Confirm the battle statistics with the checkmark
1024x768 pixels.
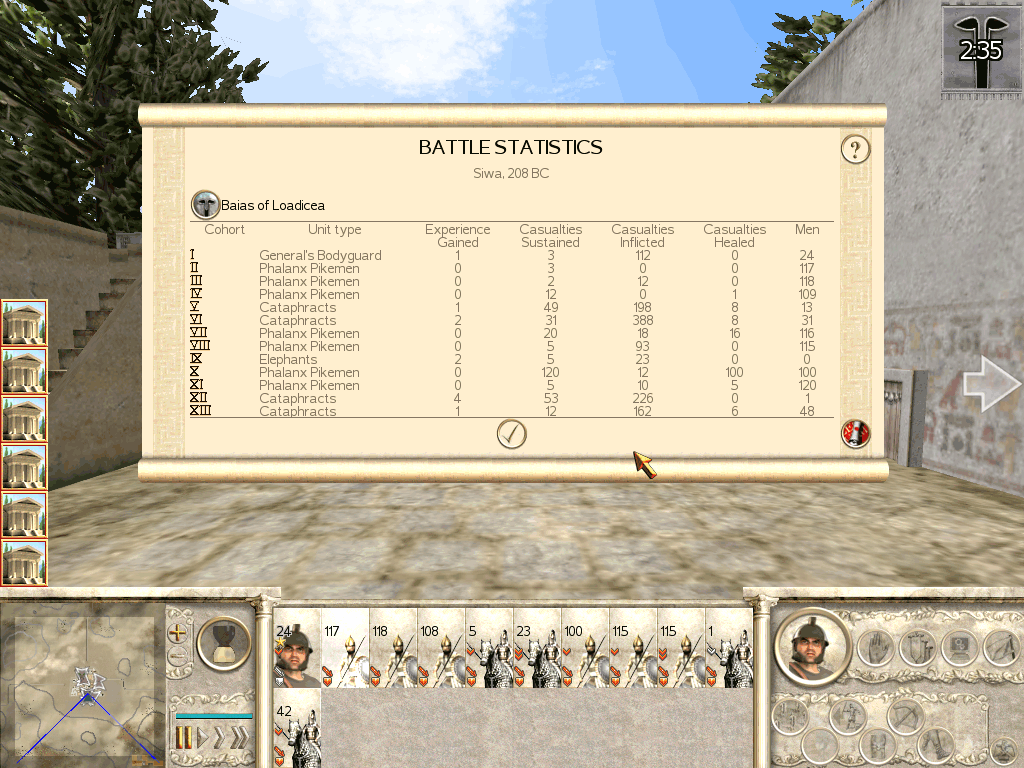click(x=511, y=434)
